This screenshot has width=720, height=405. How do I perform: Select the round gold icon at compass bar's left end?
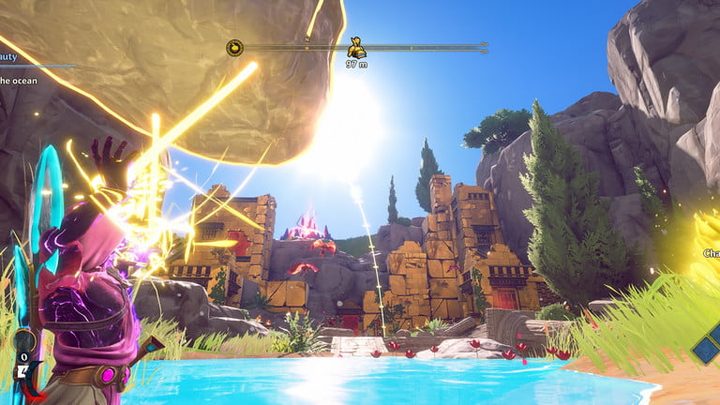click(234, 47)
